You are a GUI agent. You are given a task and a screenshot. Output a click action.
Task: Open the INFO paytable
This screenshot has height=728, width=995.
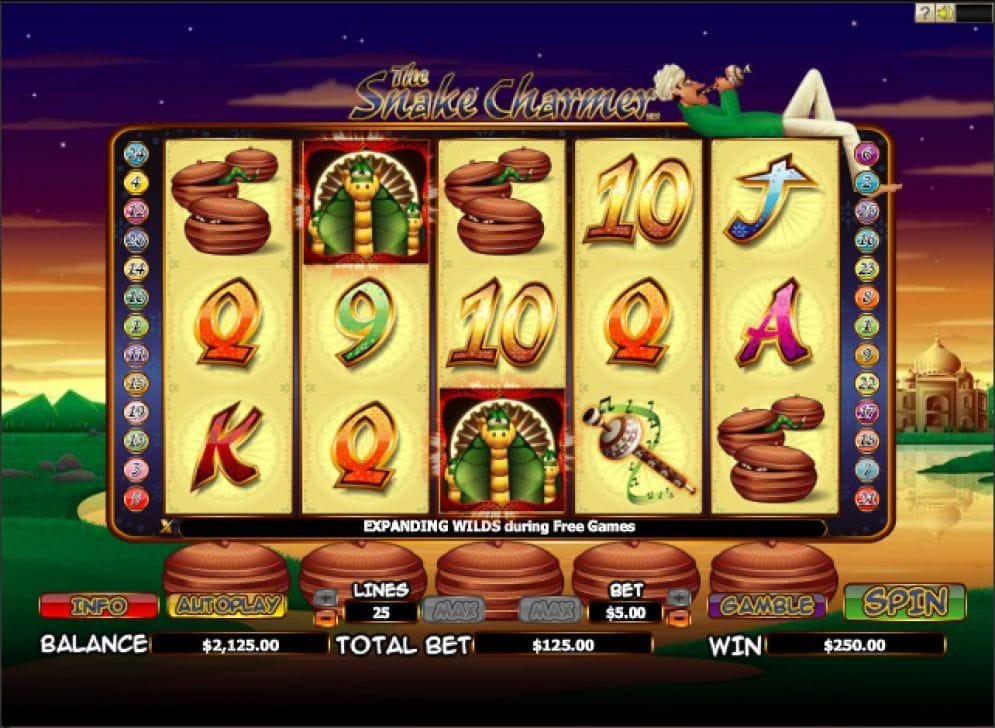98,606
